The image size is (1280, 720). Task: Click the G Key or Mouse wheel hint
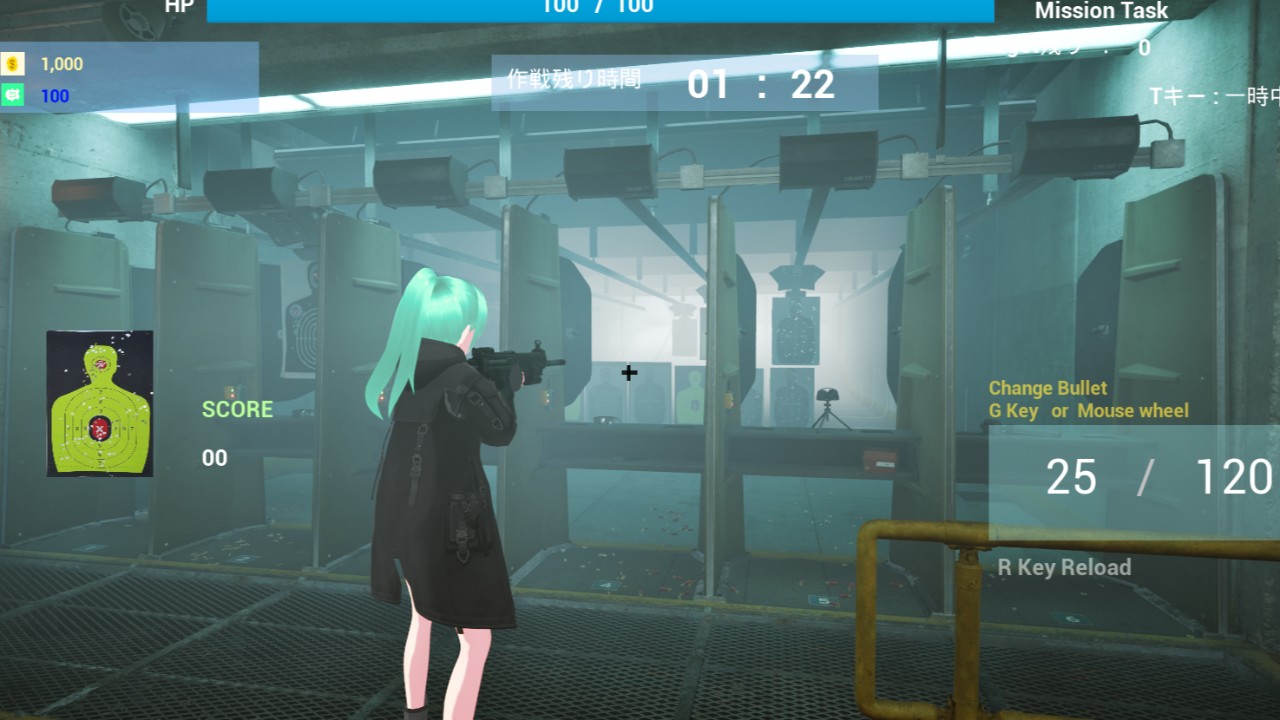1087,410
